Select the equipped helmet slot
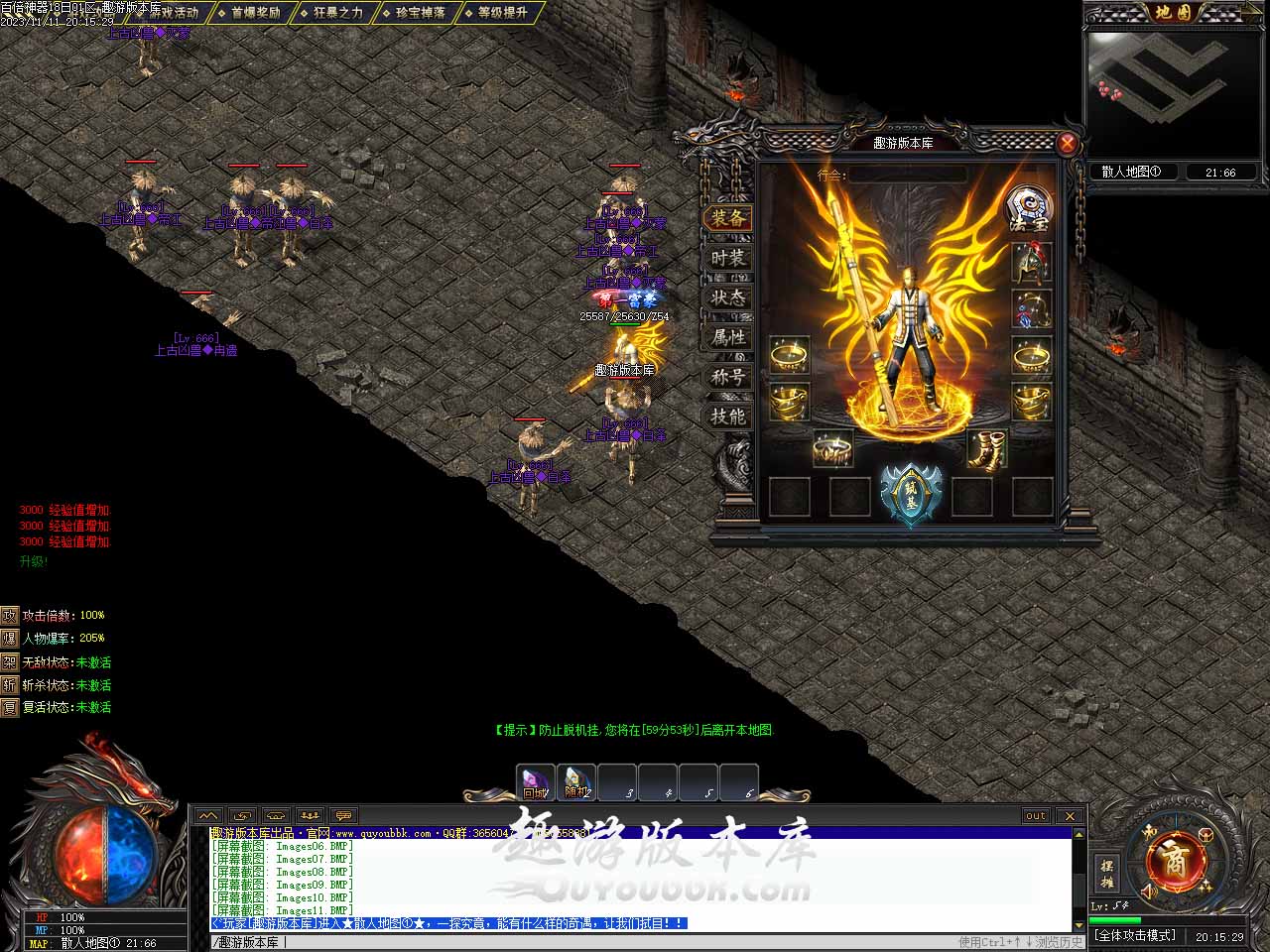This screenshot has height=952, width=1270. 1032,262
